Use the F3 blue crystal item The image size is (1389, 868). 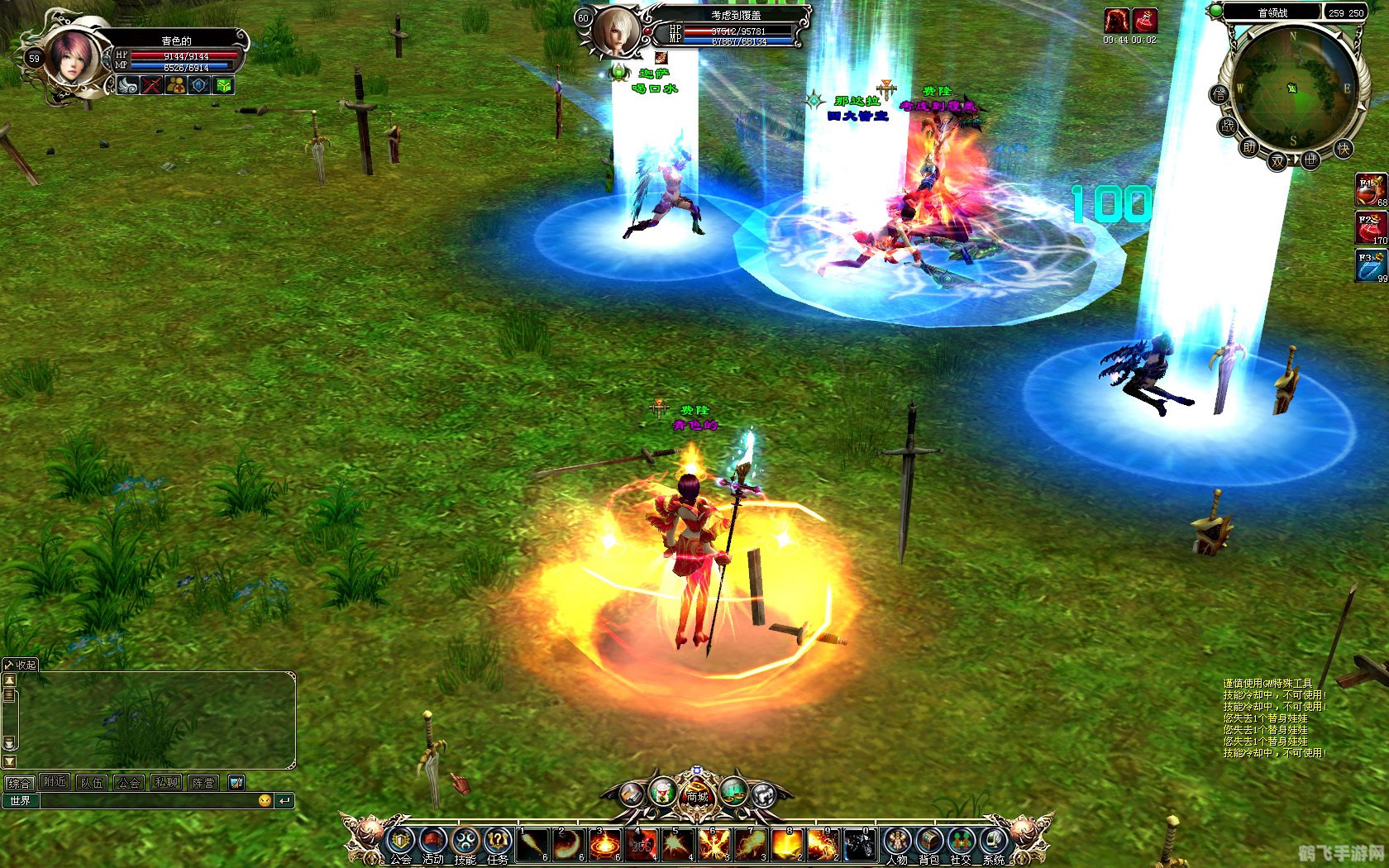pos(1371,266)
